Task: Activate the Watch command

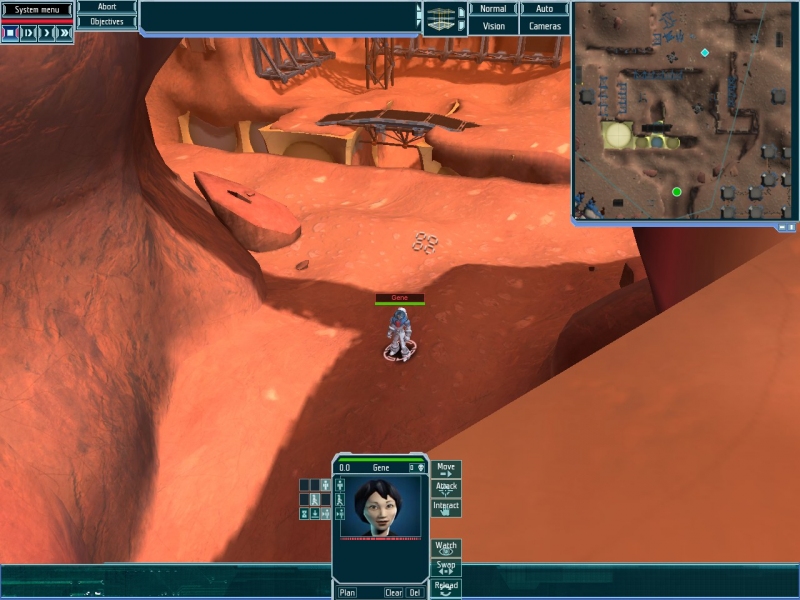Action: point(446,548)
